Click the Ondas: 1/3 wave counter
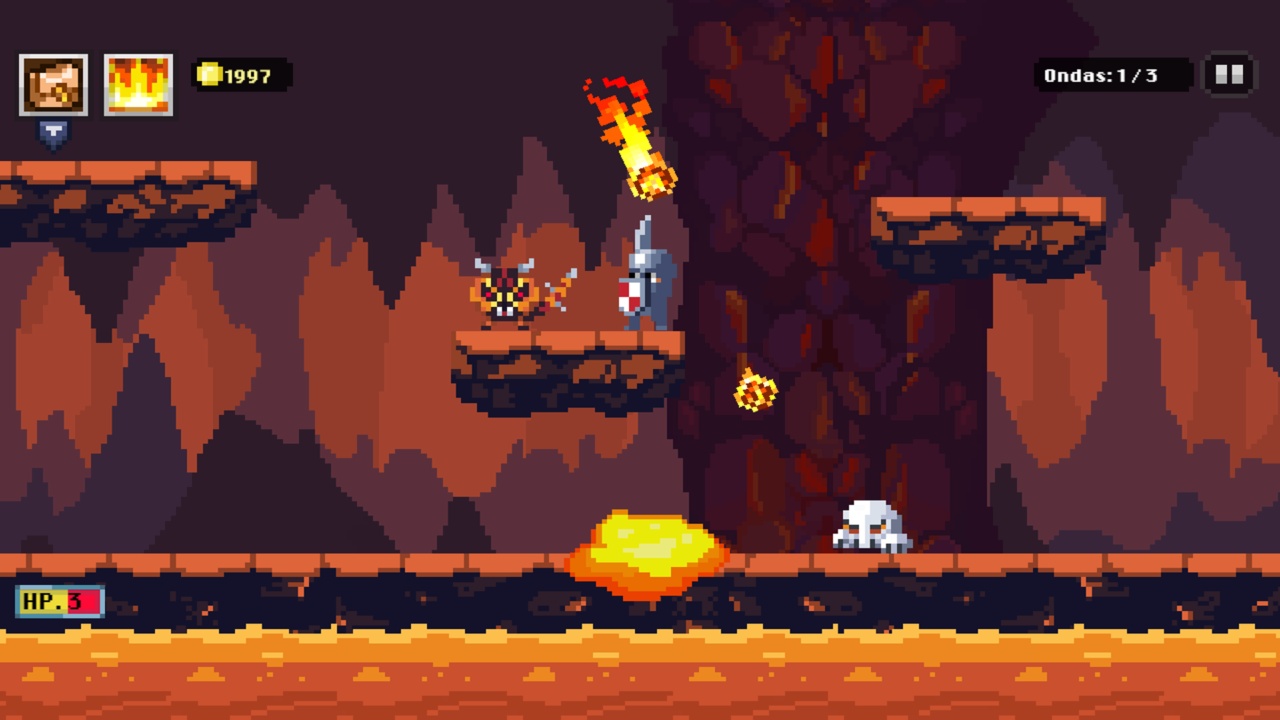1280x720 pixels. click(1110, 74)
